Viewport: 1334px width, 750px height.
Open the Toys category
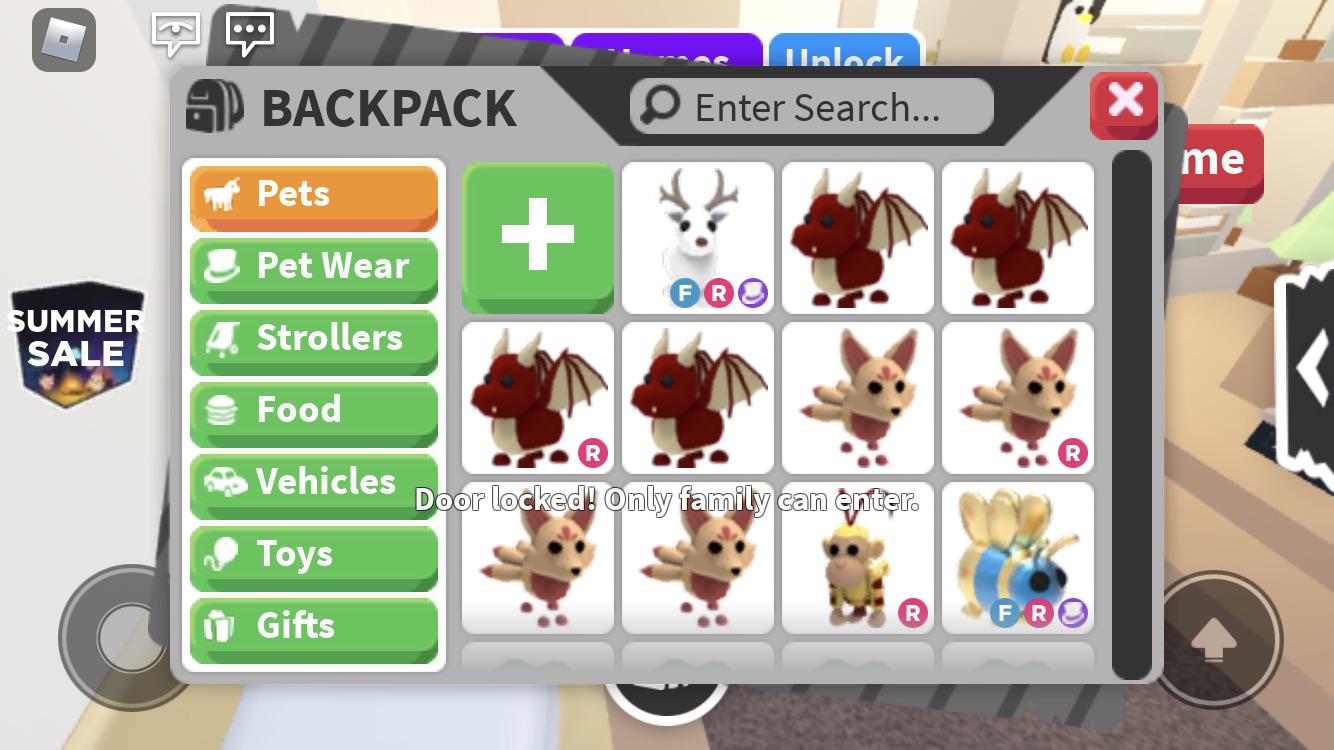tap(222, 554)
